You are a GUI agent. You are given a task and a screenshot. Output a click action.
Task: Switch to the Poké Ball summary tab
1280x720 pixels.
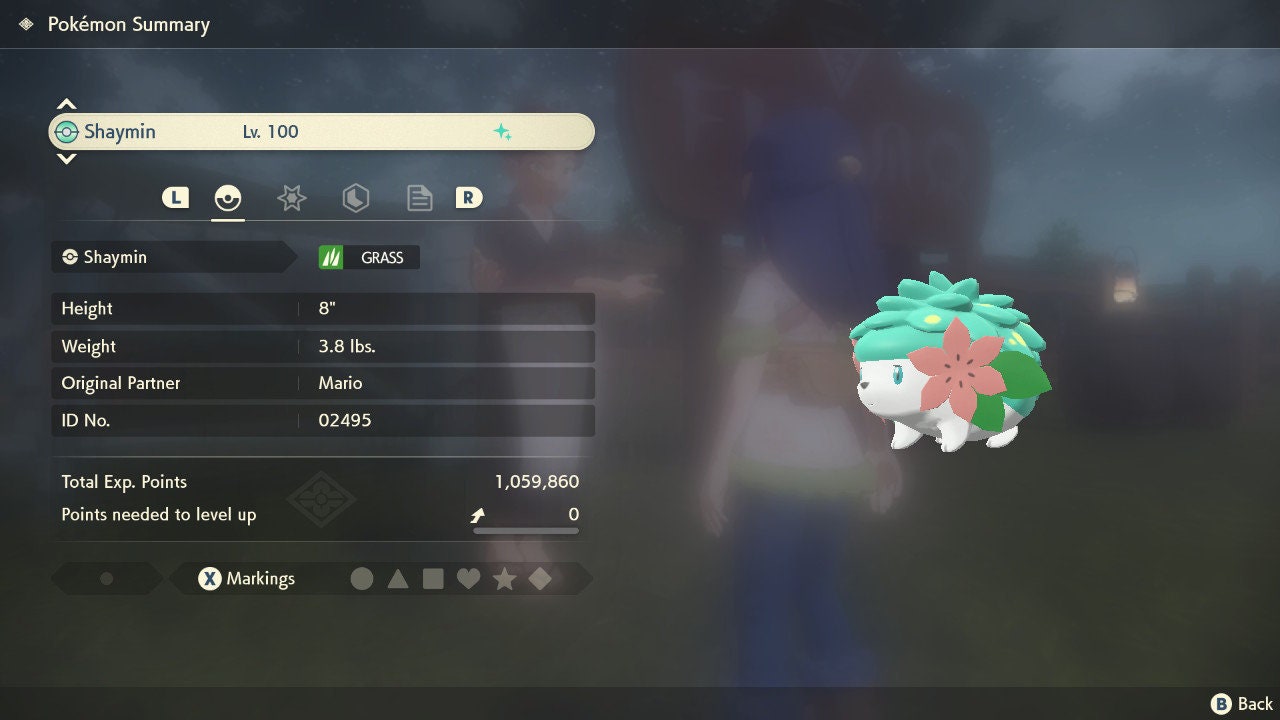tap(228, 198)
